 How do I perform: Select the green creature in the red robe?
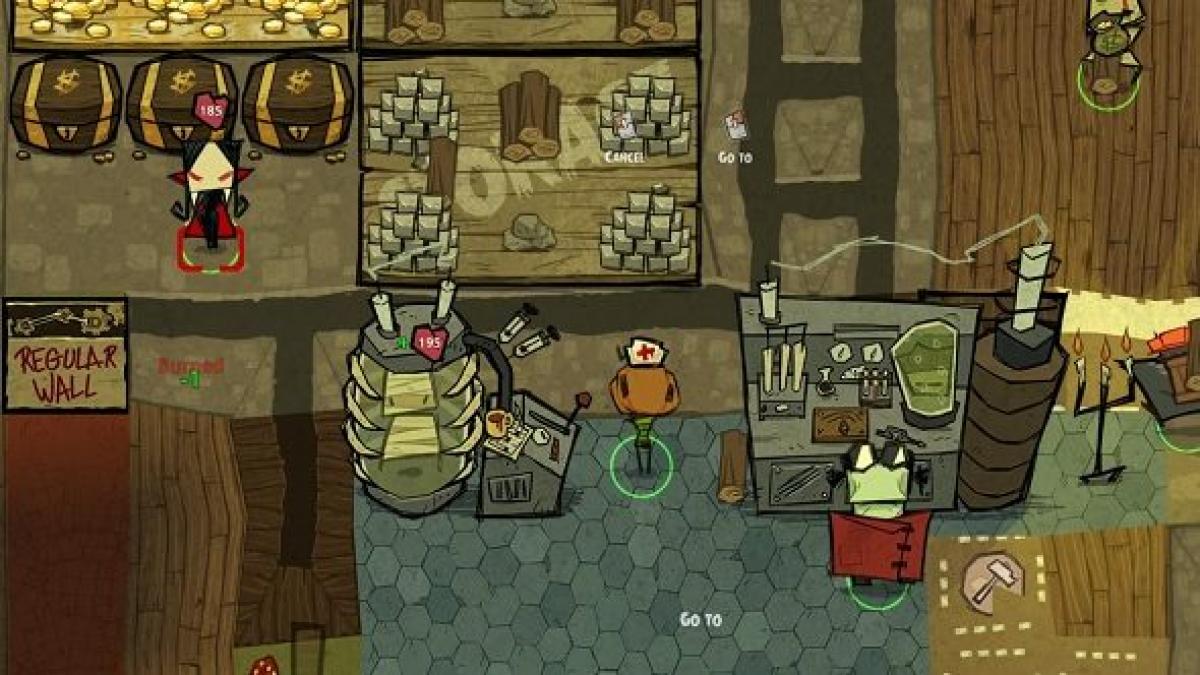[x=877, y=520]
